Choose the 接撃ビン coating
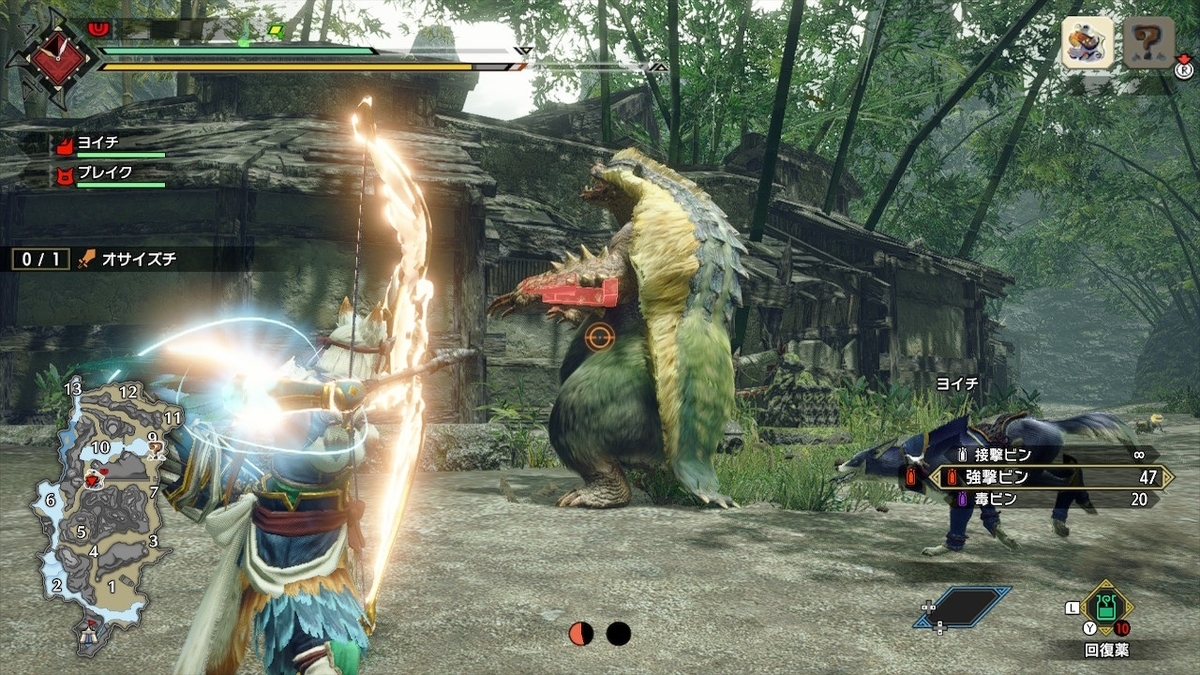The width and height of the screenshot is (1200, 675). [1046, 454]
